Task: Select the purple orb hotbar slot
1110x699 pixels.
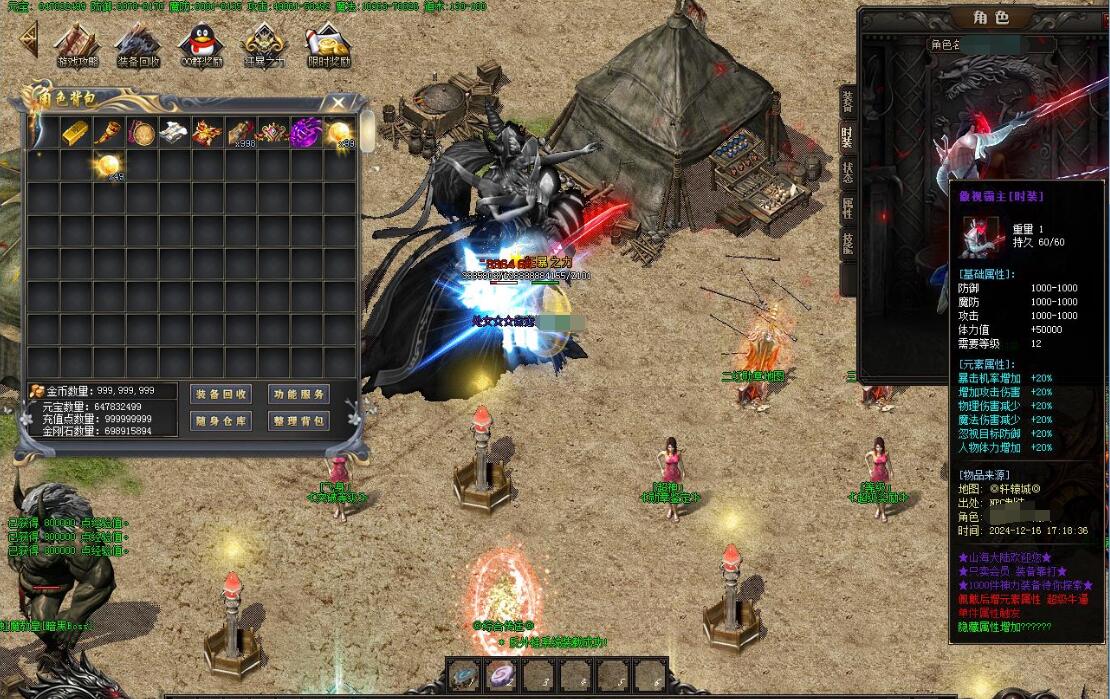Action: click(x=501, y=677)
